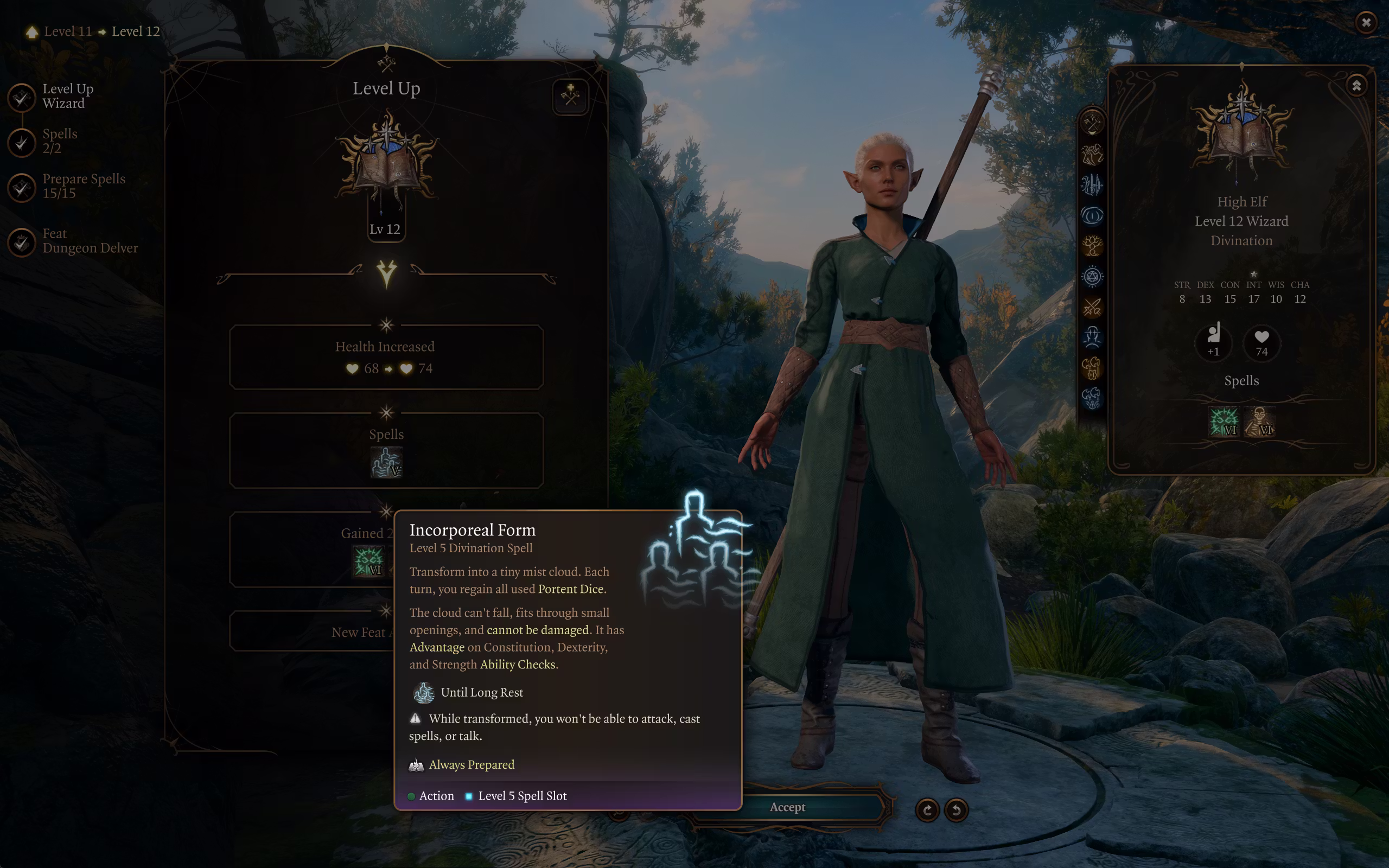Collapse the character summary panel

[1356, 86]
